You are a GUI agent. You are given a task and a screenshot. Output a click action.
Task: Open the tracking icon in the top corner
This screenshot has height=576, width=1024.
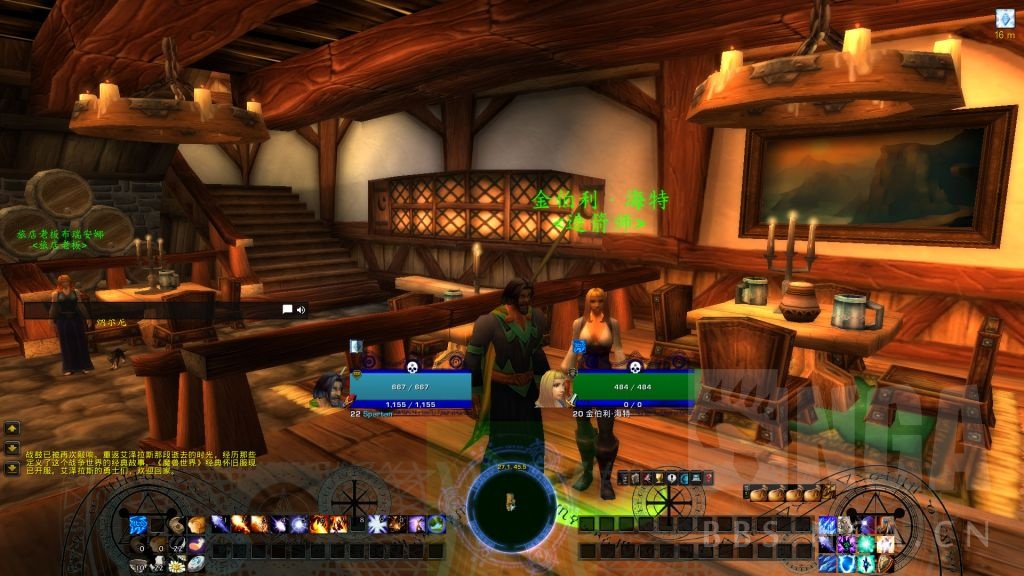point(1005,18)
